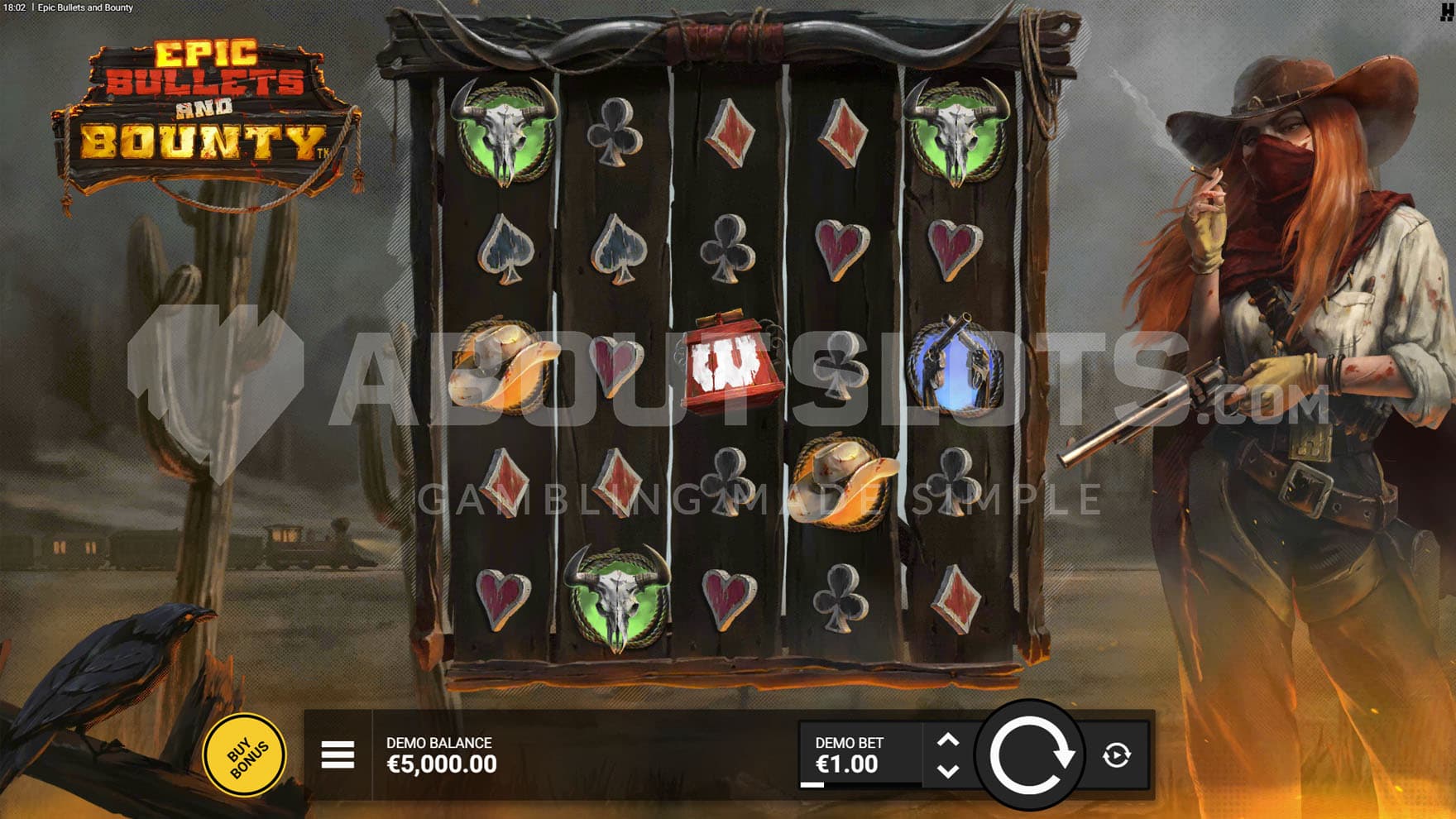Open the hamburger game menu
1456x819 pixels.
338,754
